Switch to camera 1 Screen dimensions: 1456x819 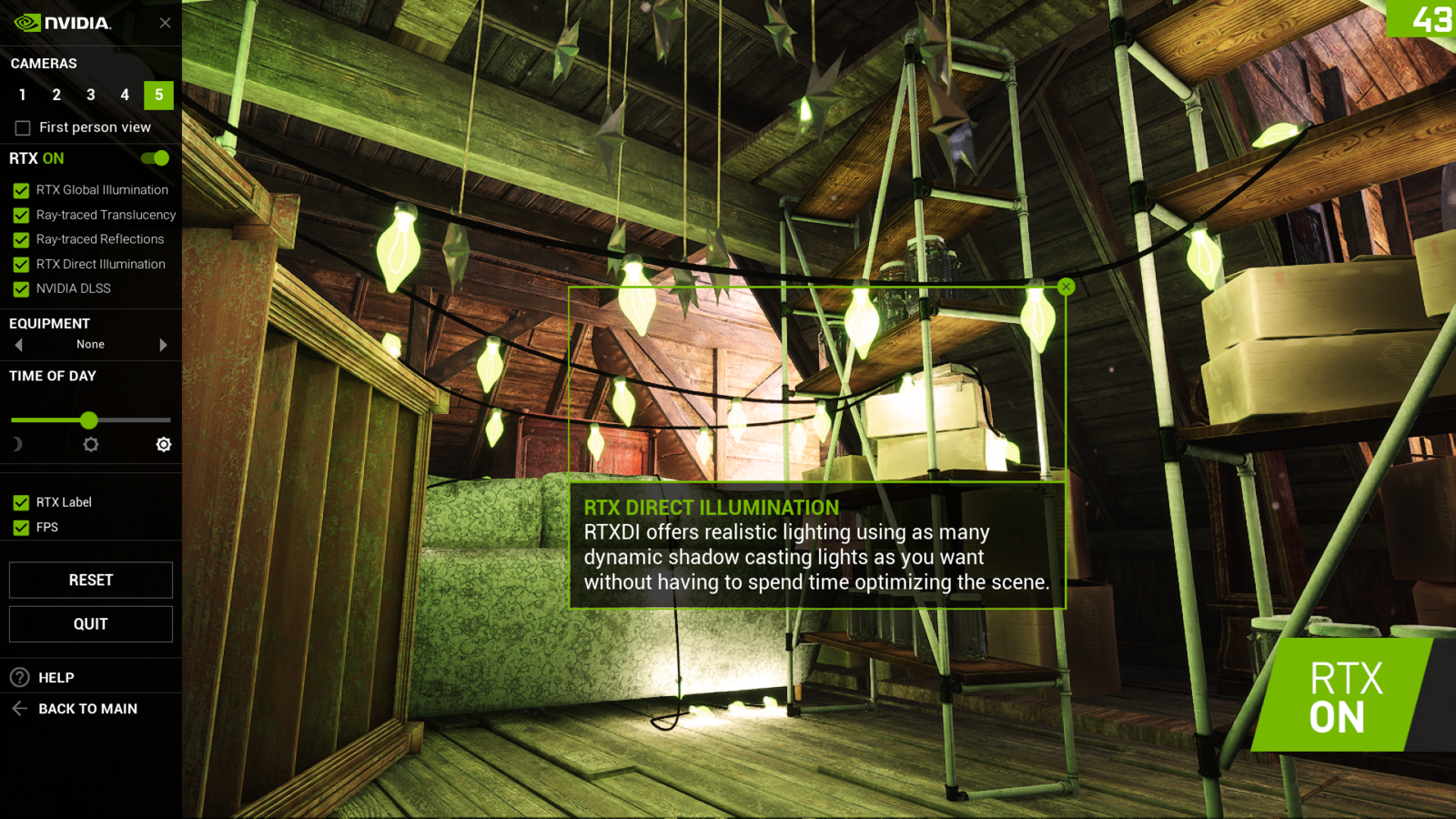(22, 95)
